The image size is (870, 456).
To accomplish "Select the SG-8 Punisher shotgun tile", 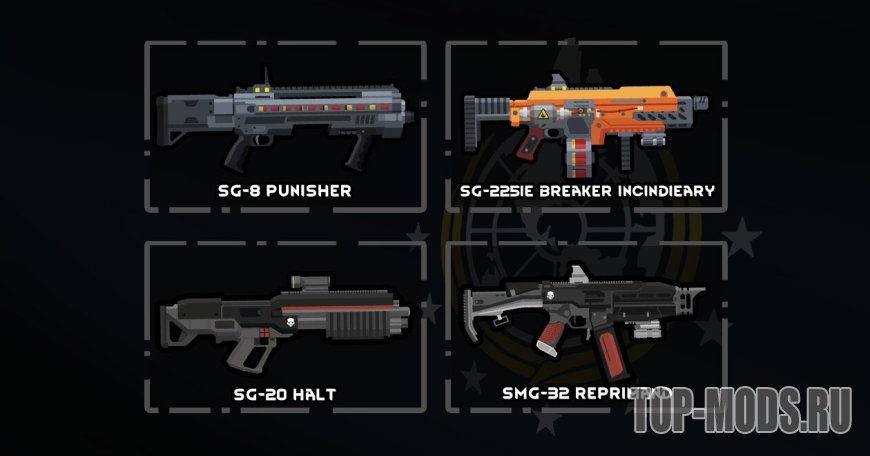I will pos(285,125).
